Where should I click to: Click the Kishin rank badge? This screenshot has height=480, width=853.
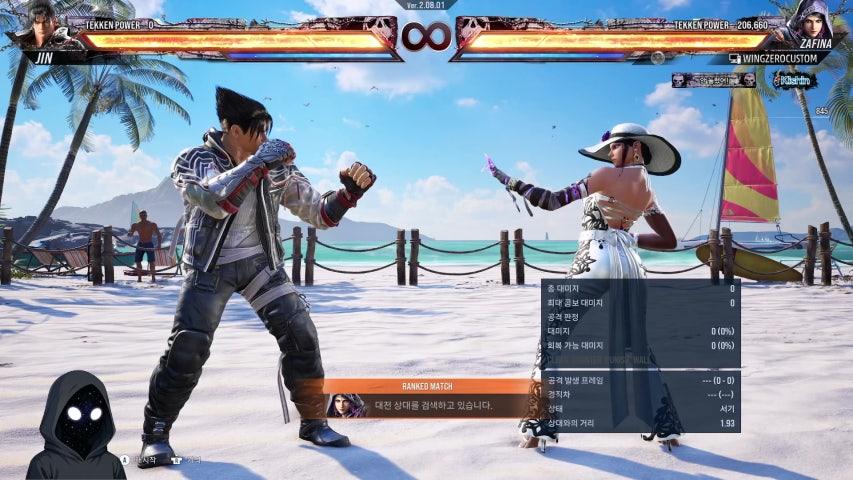pyautogui.click(x=794, y=79)
